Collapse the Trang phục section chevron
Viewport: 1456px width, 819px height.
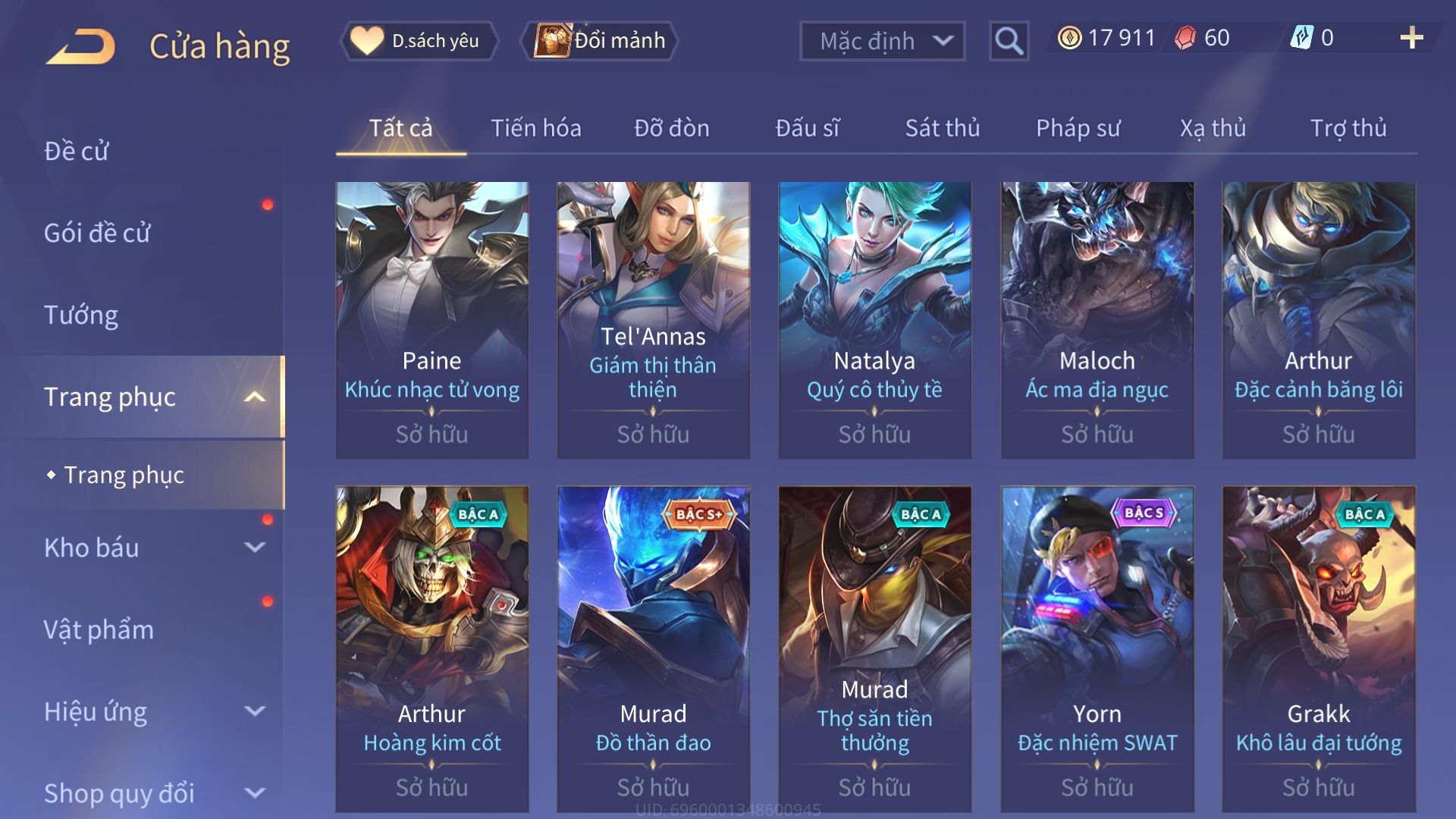pos(255,396)
